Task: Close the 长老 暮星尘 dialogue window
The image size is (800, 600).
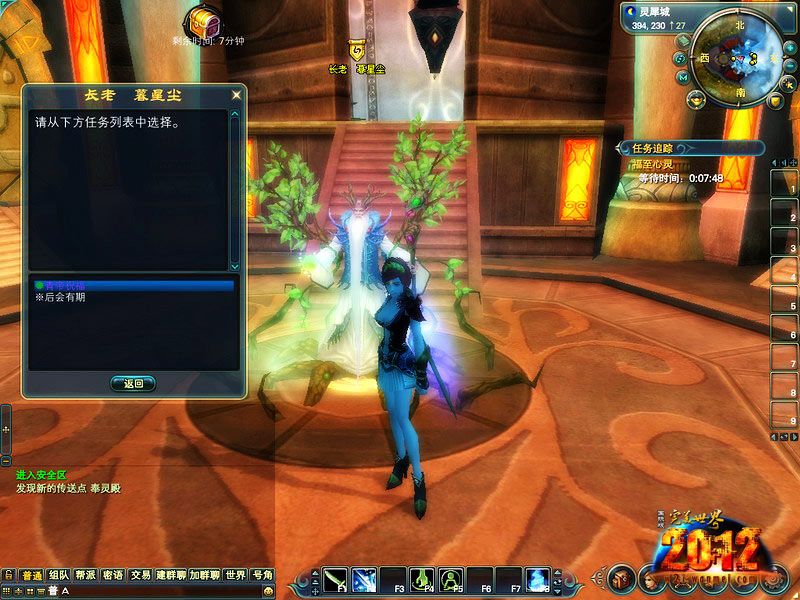Action: tap(236, 96)
